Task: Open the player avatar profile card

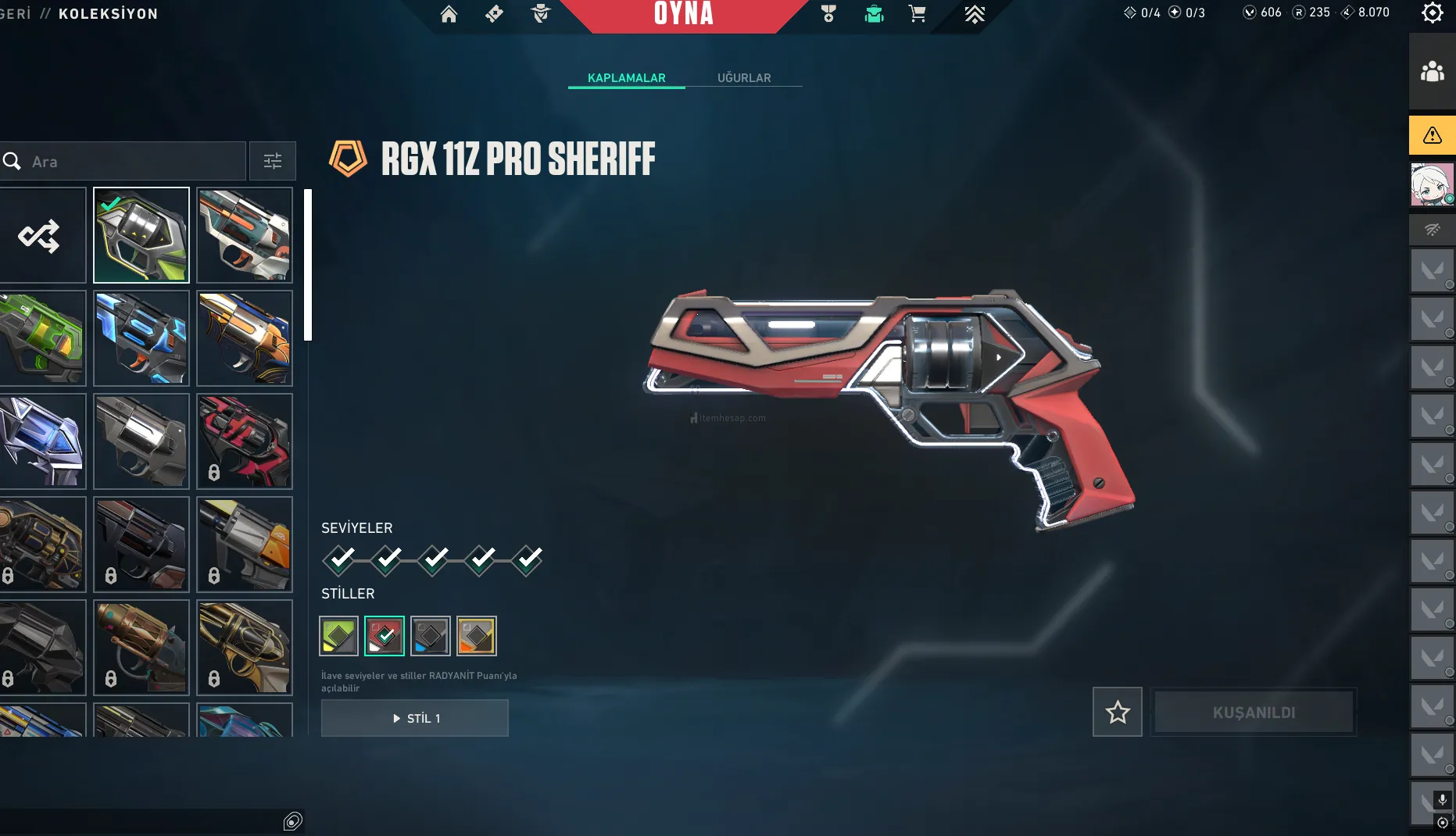Action: [1432, 184]
